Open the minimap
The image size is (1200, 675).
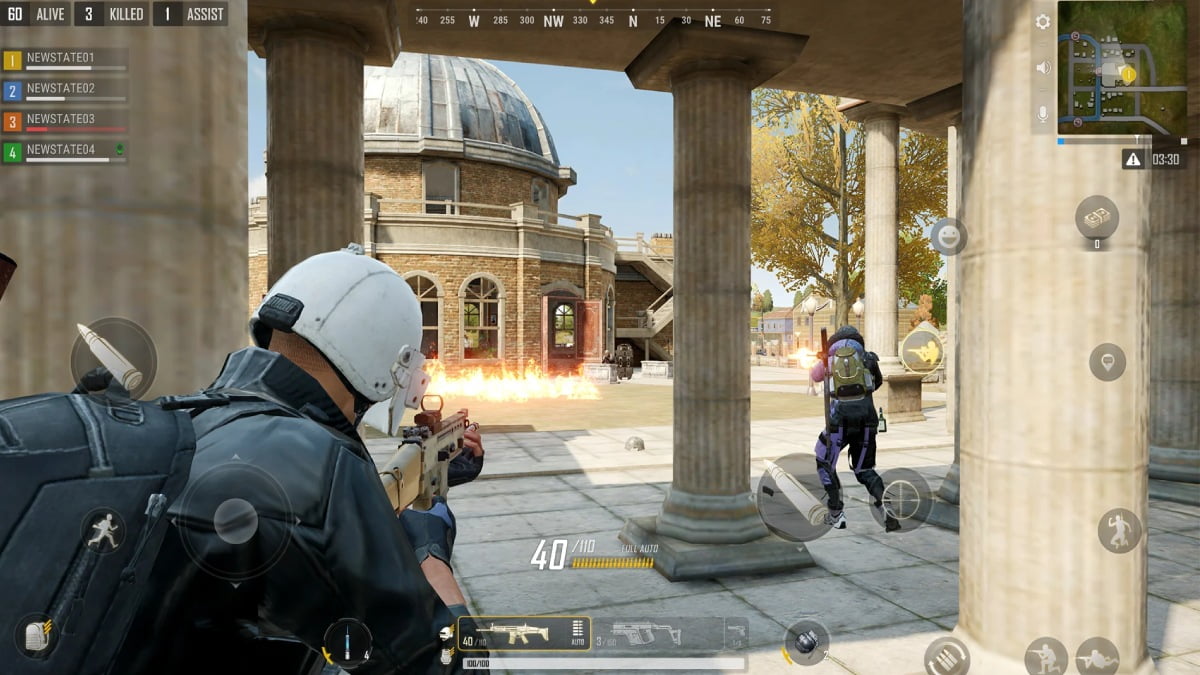point(1122,67)
